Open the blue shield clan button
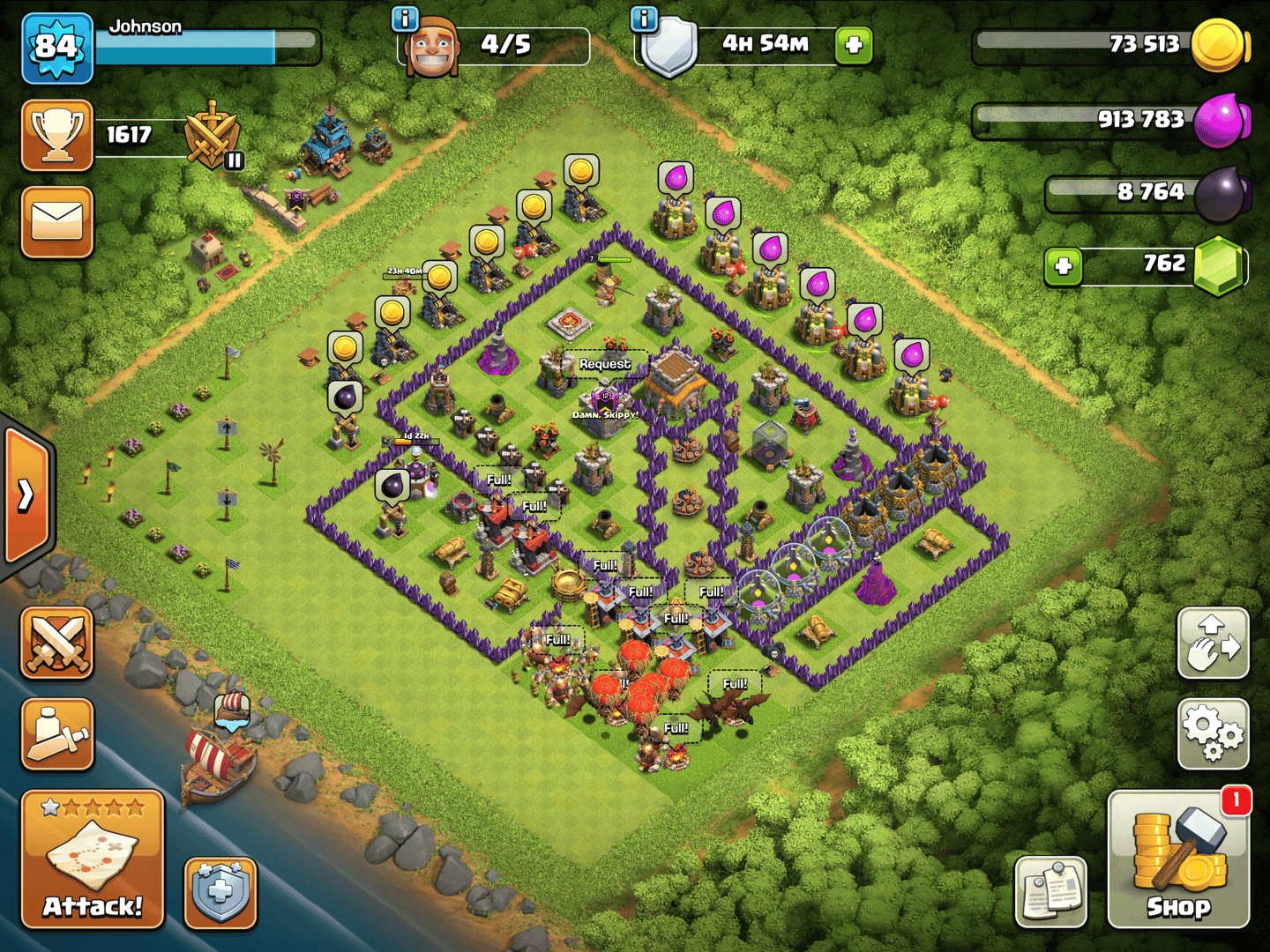The height and width of the screenshot is (952, 1270). click(220, 893)
